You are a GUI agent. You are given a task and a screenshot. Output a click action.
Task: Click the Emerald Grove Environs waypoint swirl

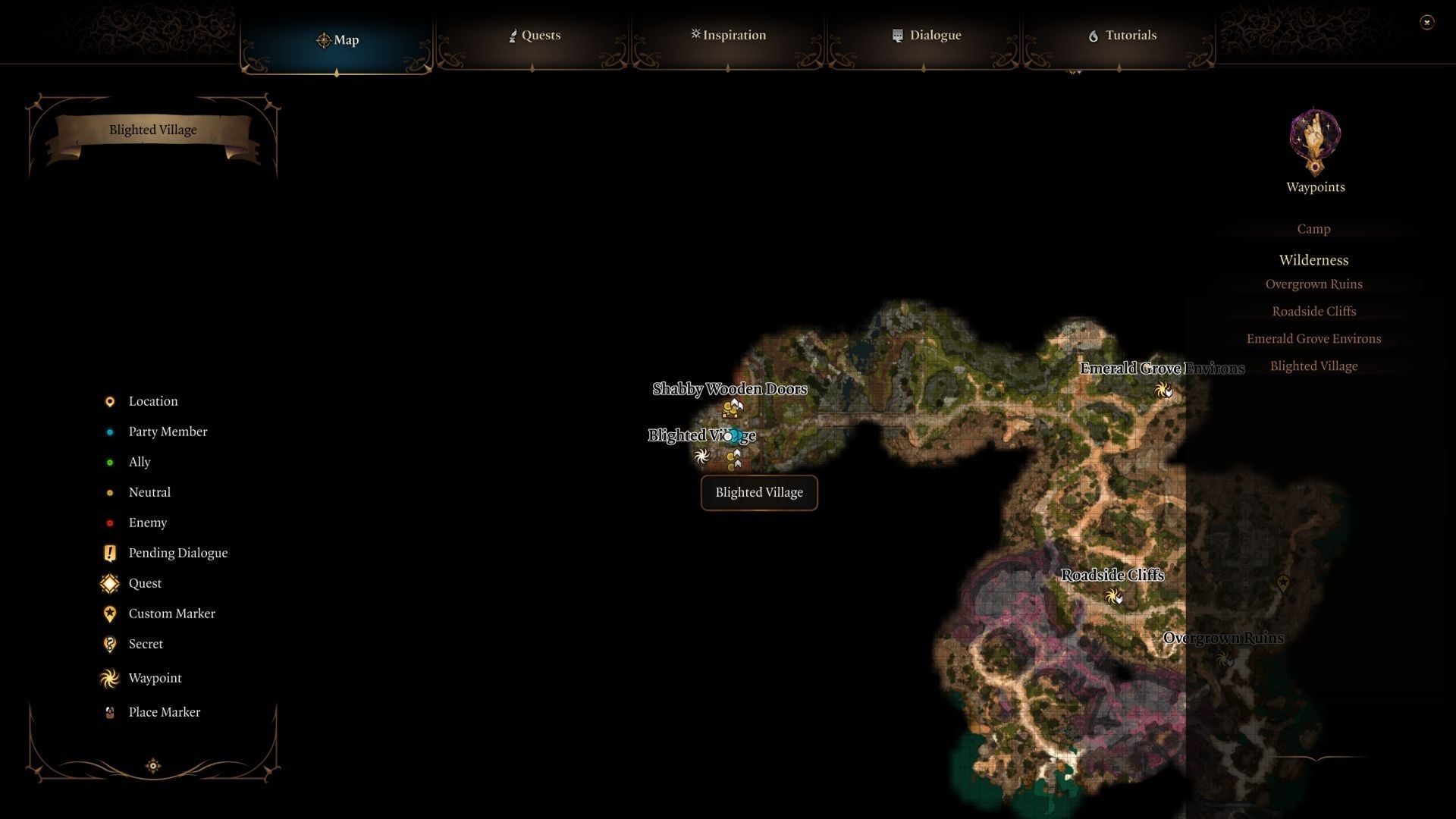point(1163,391)
